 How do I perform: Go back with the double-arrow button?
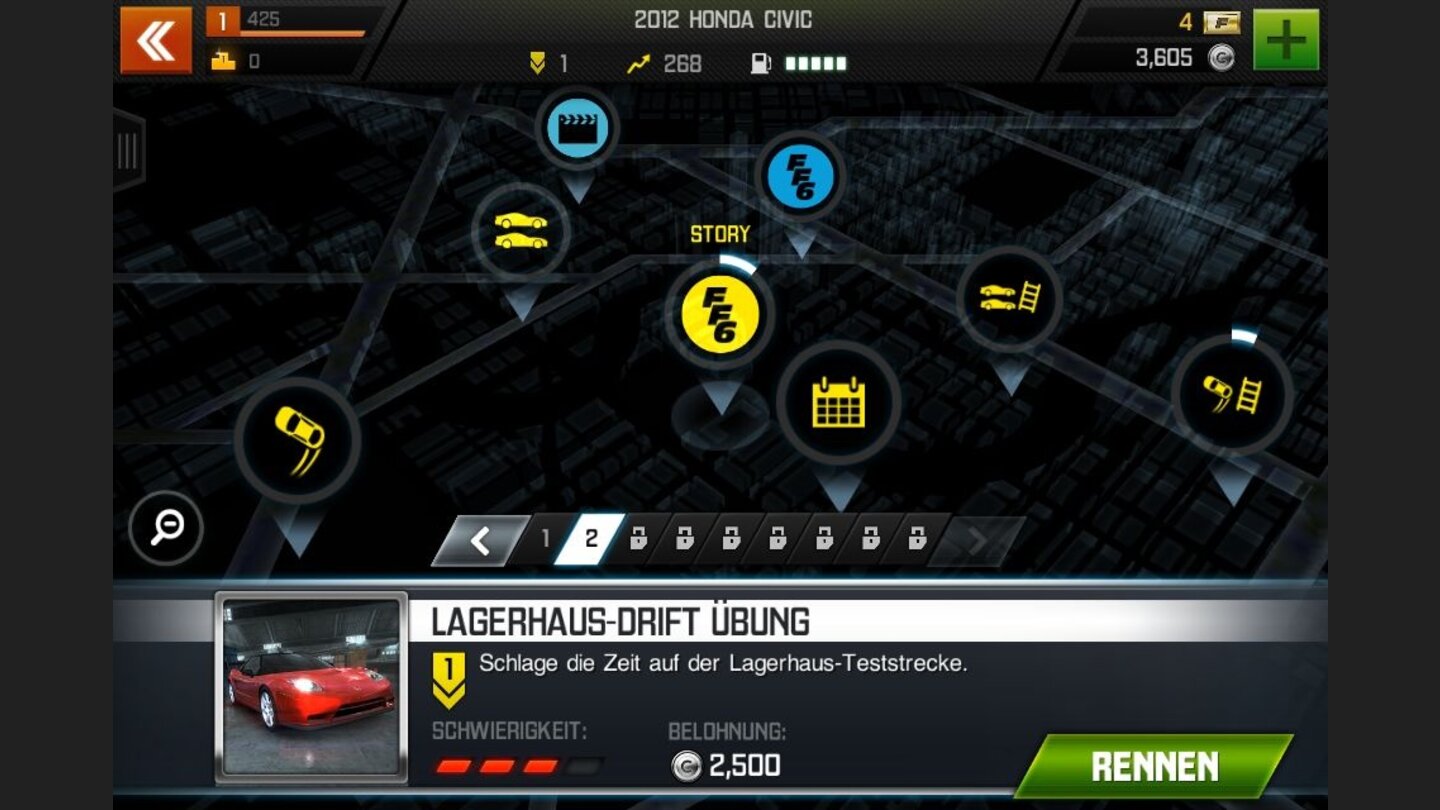pos(155,38)
